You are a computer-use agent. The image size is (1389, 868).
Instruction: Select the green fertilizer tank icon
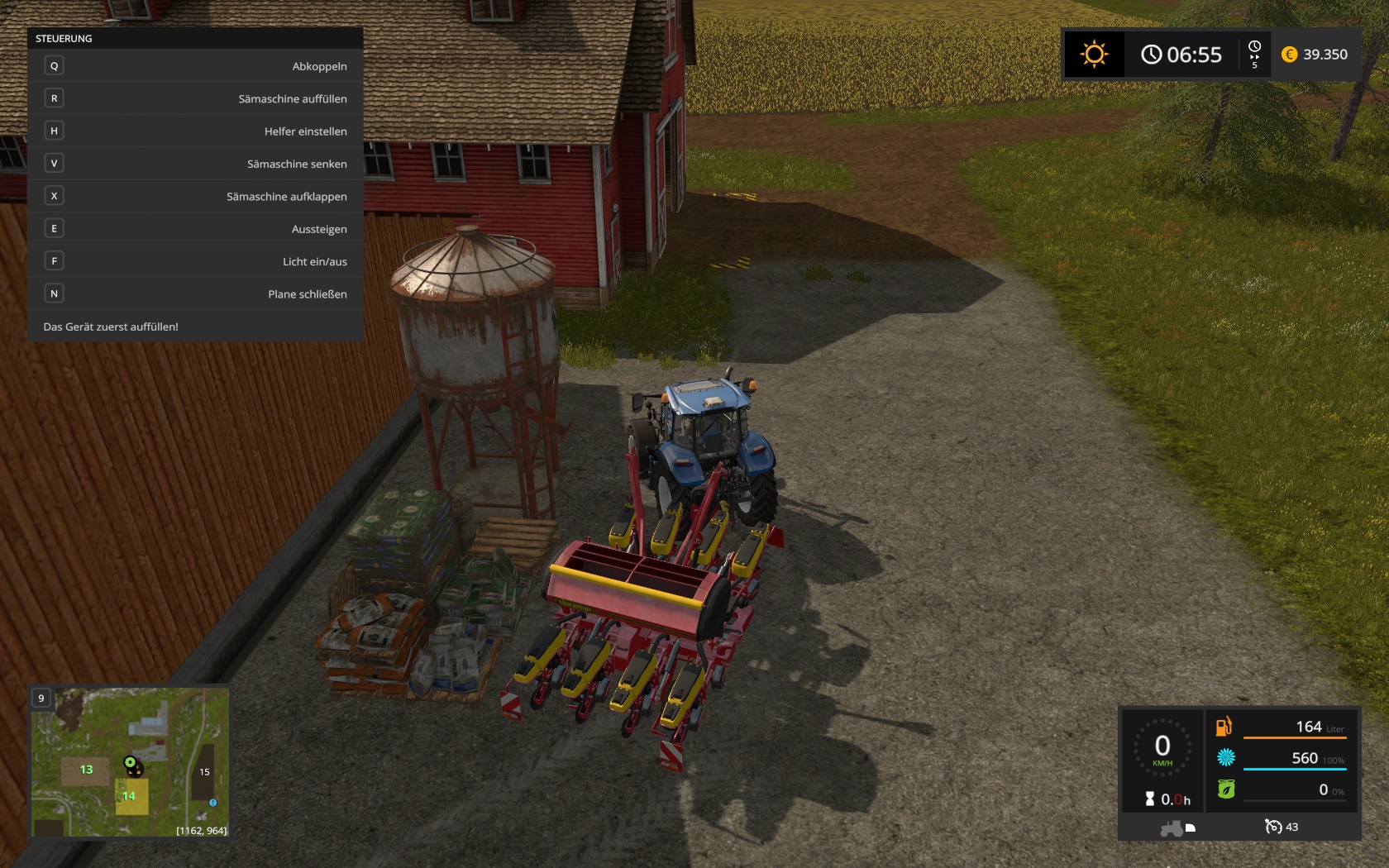tap(1225, 789)
